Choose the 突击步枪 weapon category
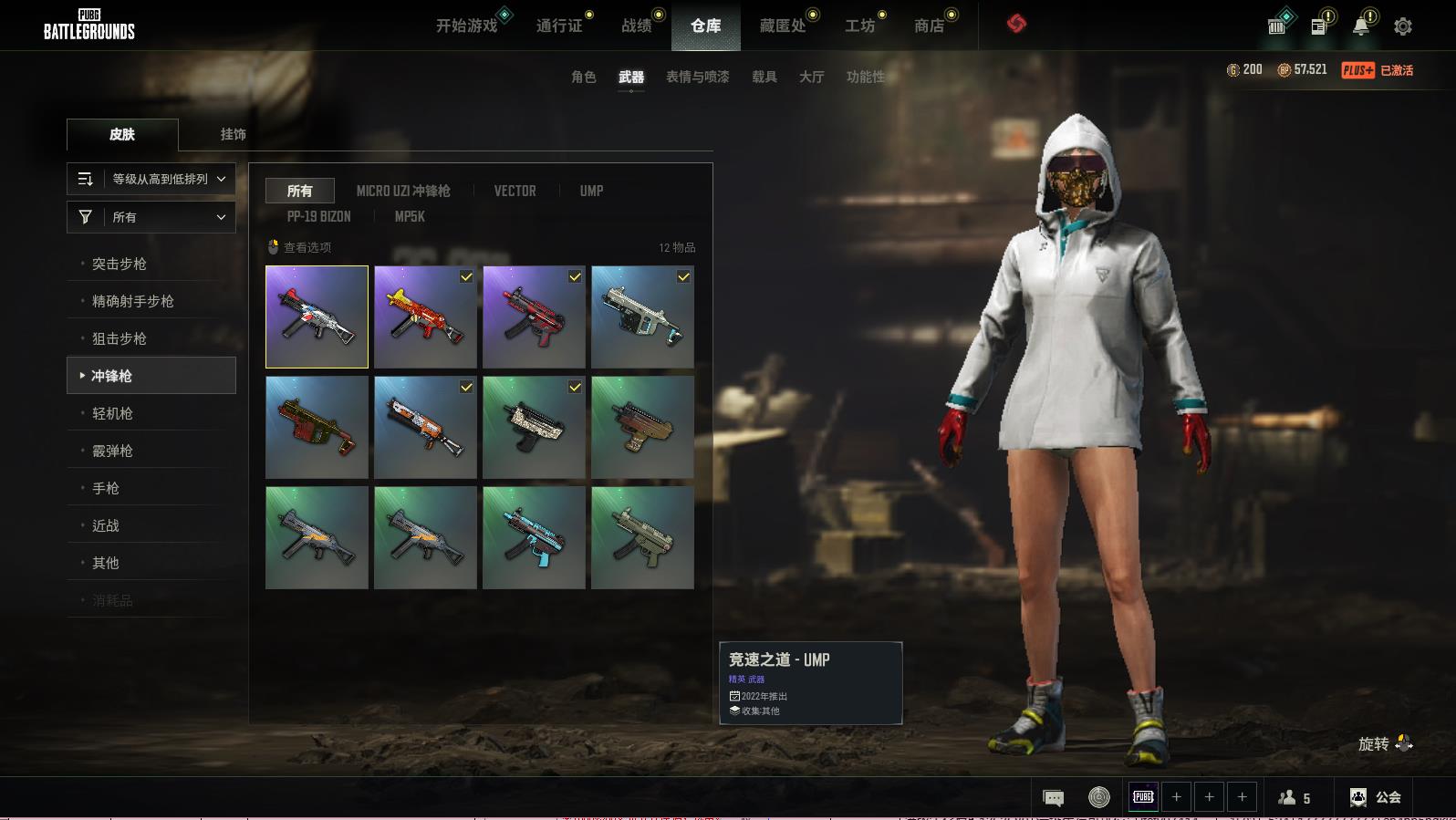Viewport: 1456px width, 820px height. [x=120, y=264]
